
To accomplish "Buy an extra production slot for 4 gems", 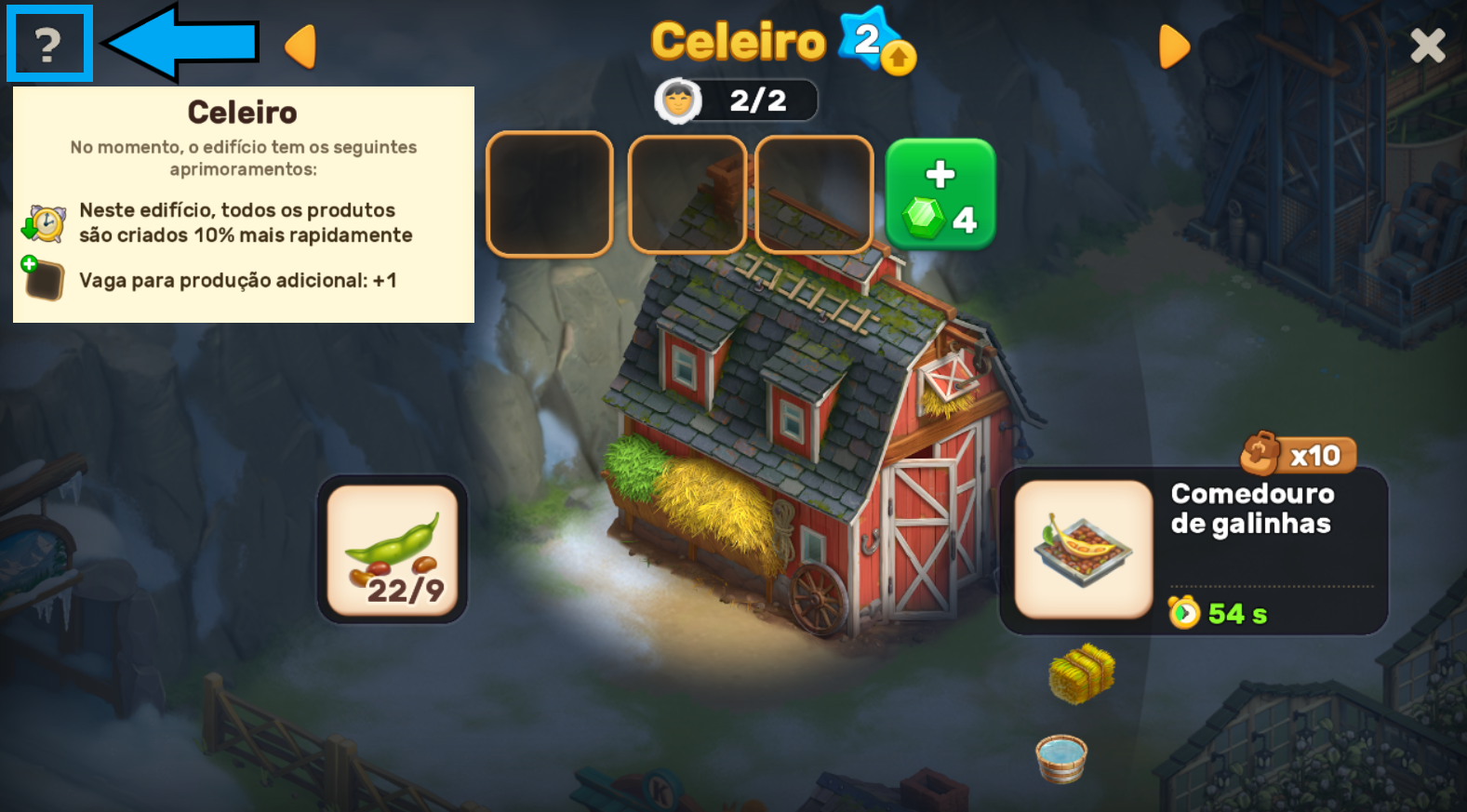I will coord(940,193).
